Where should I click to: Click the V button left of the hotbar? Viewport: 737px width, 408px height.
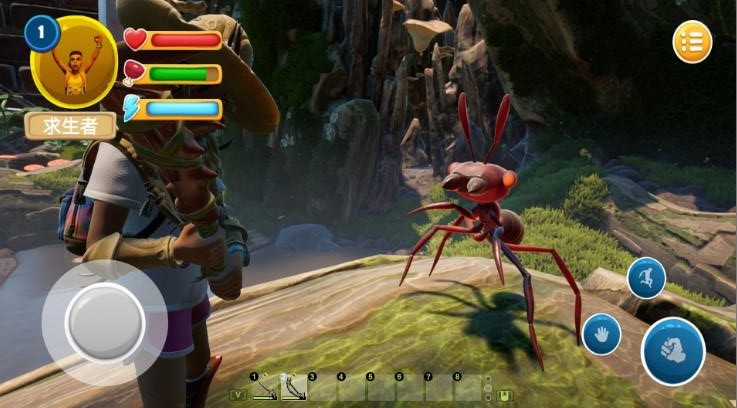(238, 394)
